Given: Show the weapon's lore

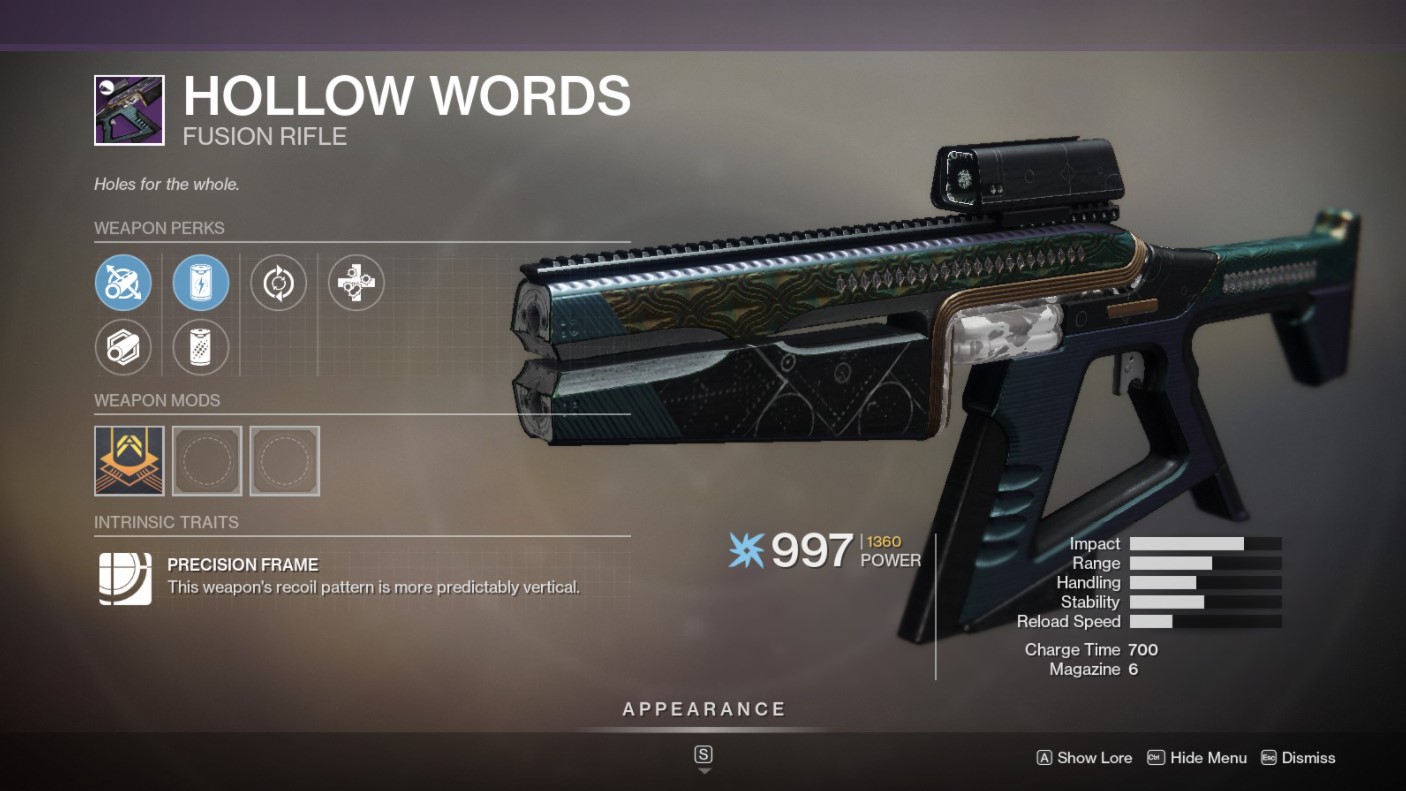Looking at the screenshot, I should coord(1084,758).
